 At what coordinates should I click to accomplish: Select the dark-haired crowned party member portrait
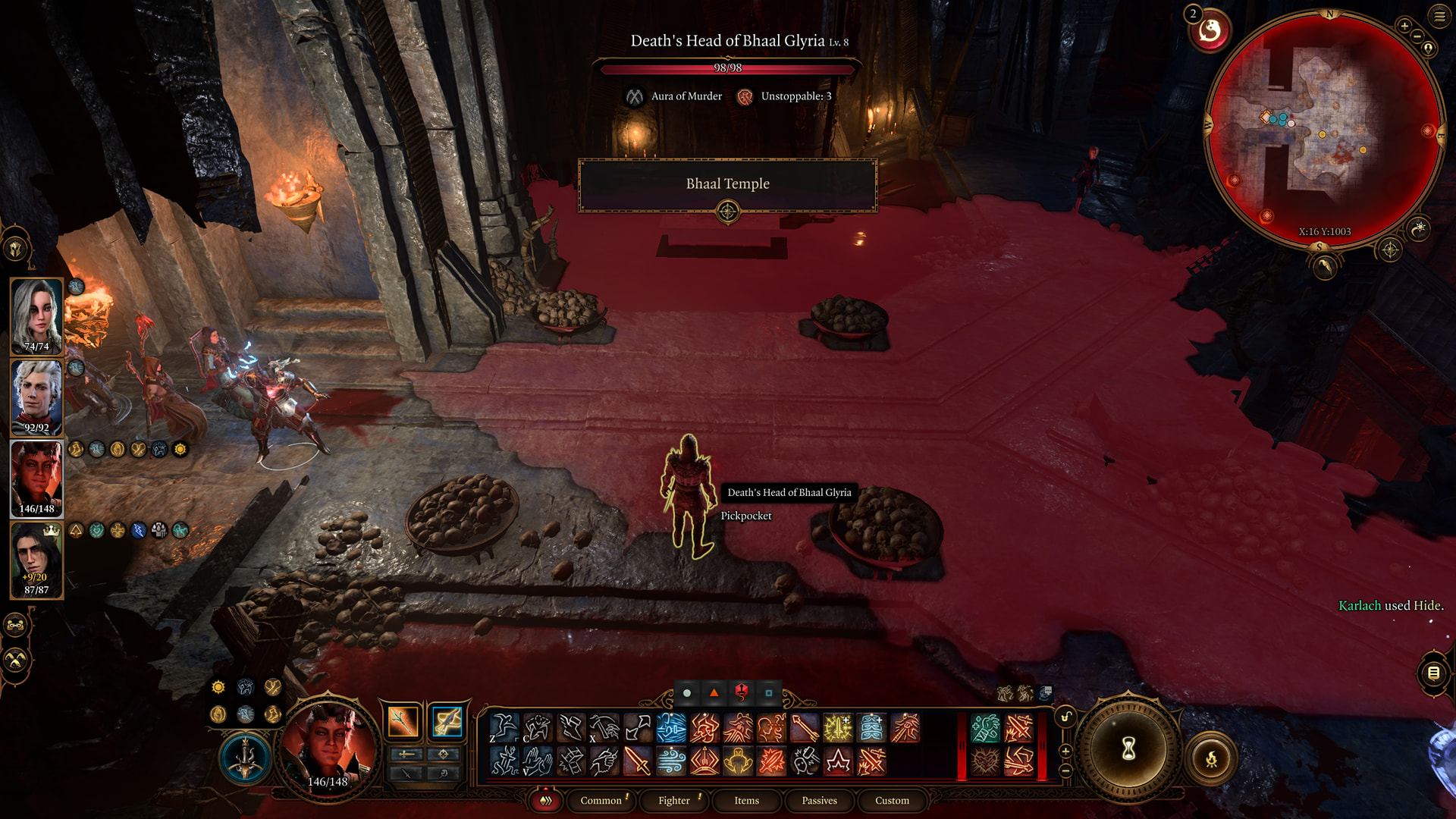tap(36, 560)
